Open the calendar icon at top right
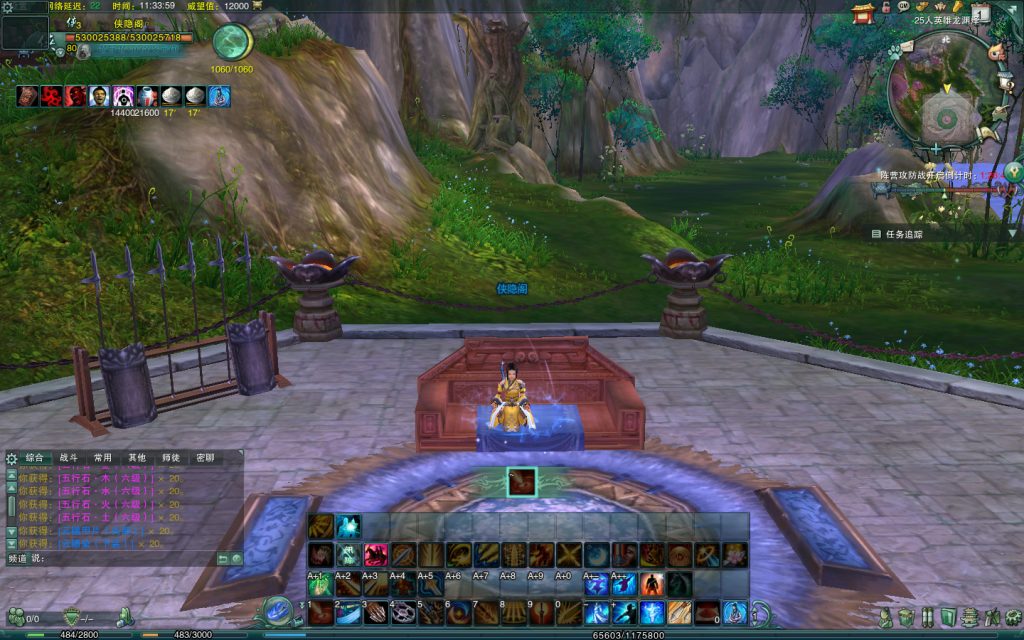The width and height of the screenshot is (1024, 640). coord(981,13)
